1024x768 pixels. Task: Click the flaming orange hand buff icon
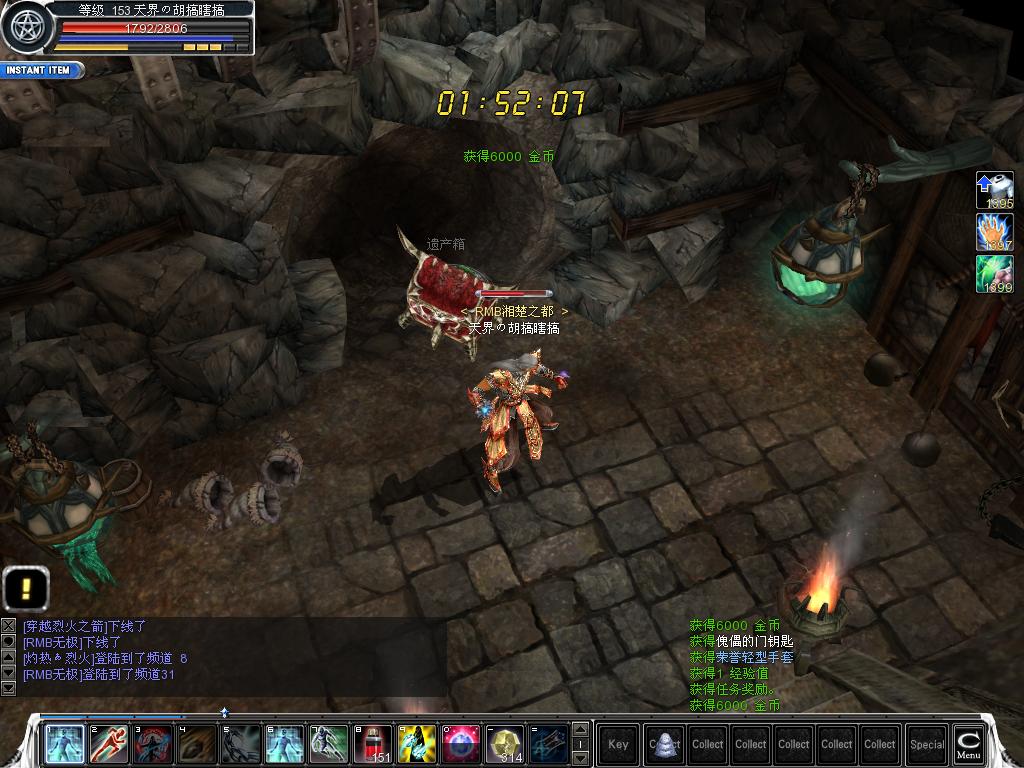pos(994,232)
